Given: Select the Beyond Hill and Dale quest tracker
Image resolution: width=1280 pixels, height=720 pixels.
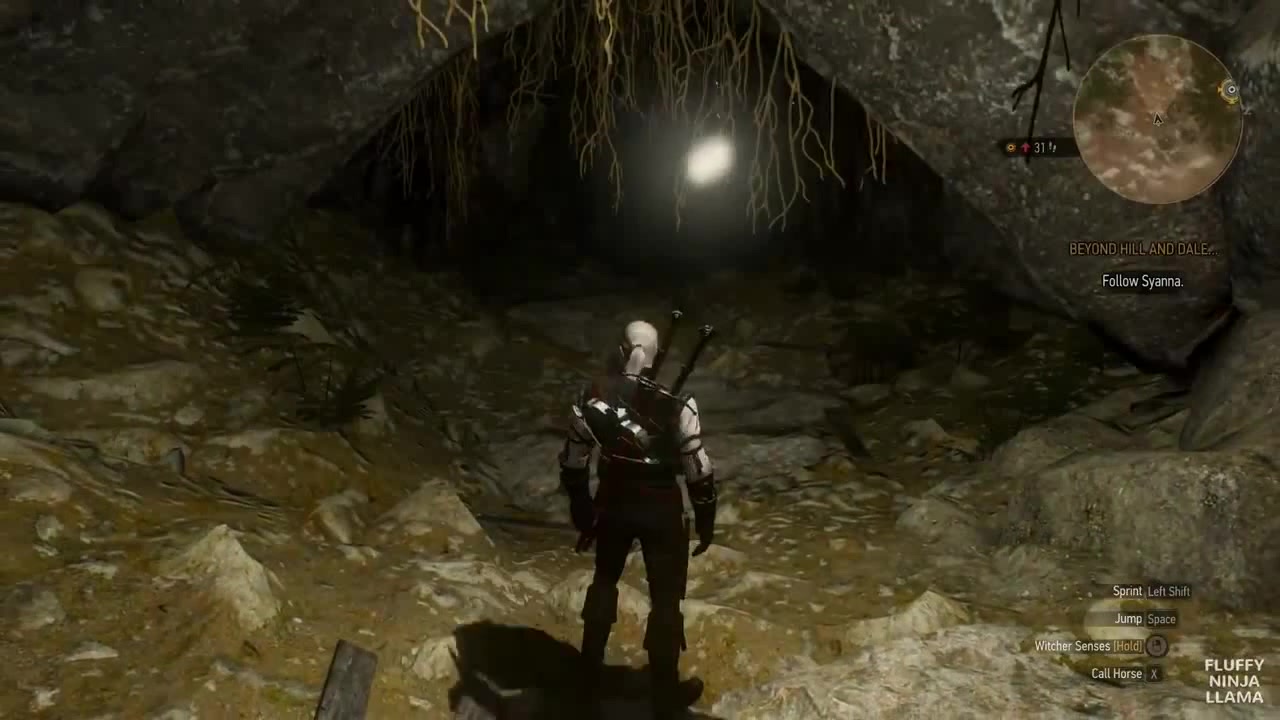Looking at the screenshot, I should (1142, 249).
